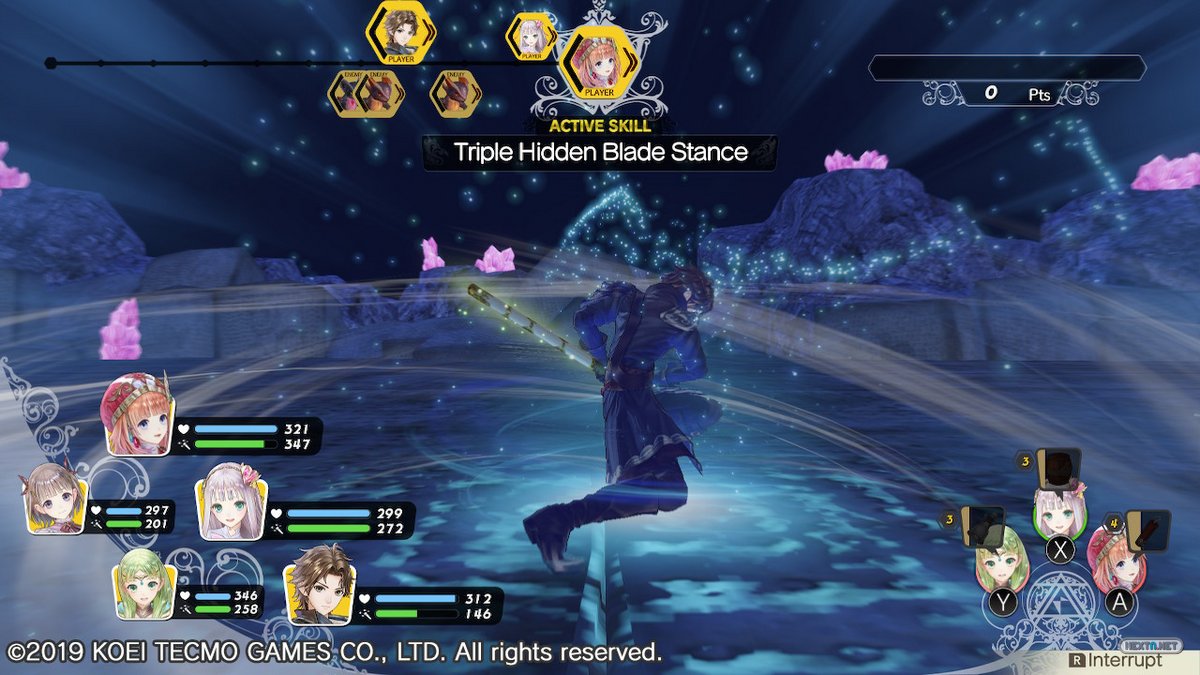Use the green-haired girl's interrupt item slot
Image resolution: width=1200 pixels, height=675 pixels.
[983, 527]
